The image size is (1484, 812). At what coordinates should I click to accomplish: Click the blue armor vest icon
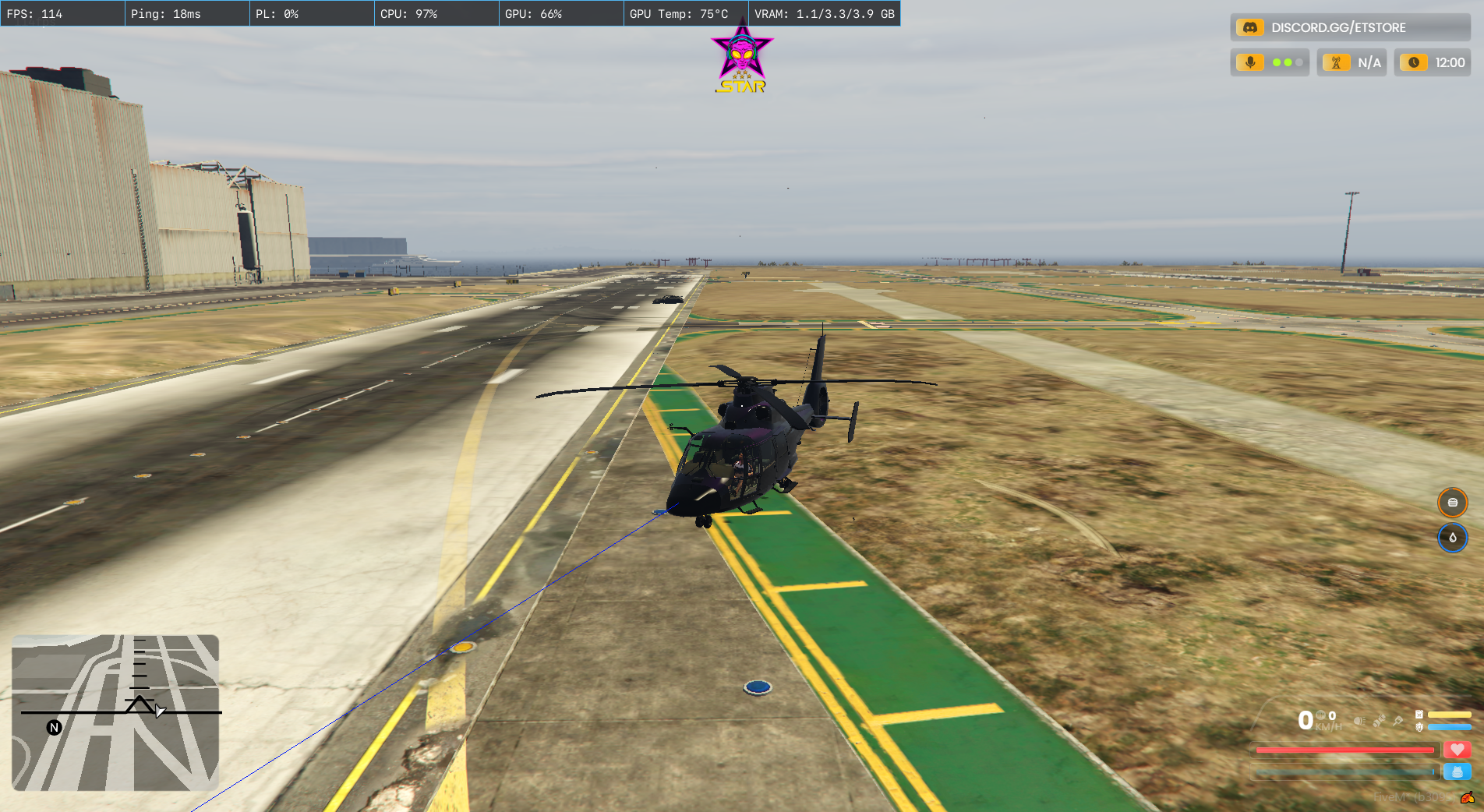[x=1457, y=771]
